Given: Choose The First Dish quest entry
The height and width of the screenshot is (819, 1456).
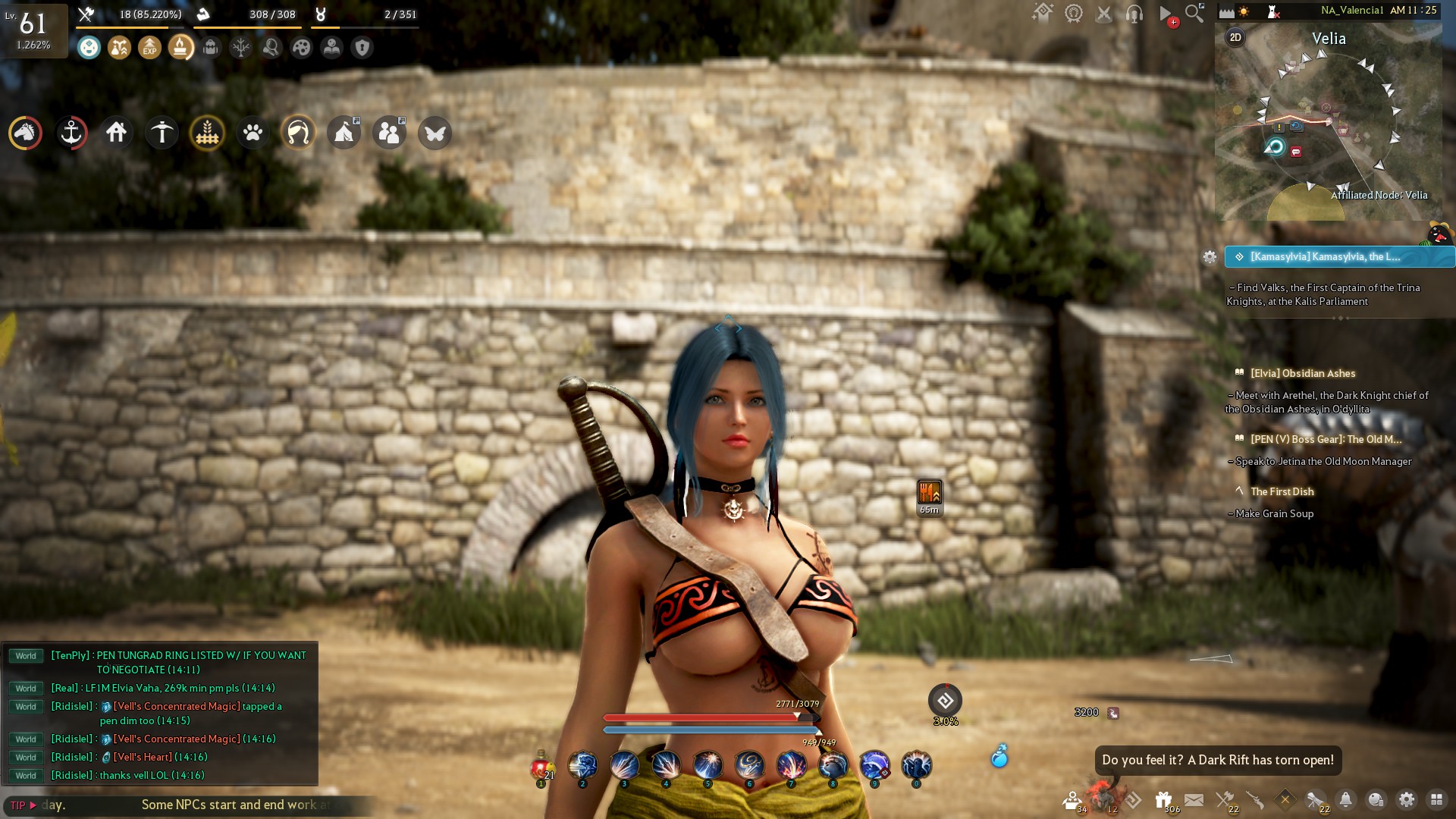Looking at the screenshot, I should [x=1282, y=491].
